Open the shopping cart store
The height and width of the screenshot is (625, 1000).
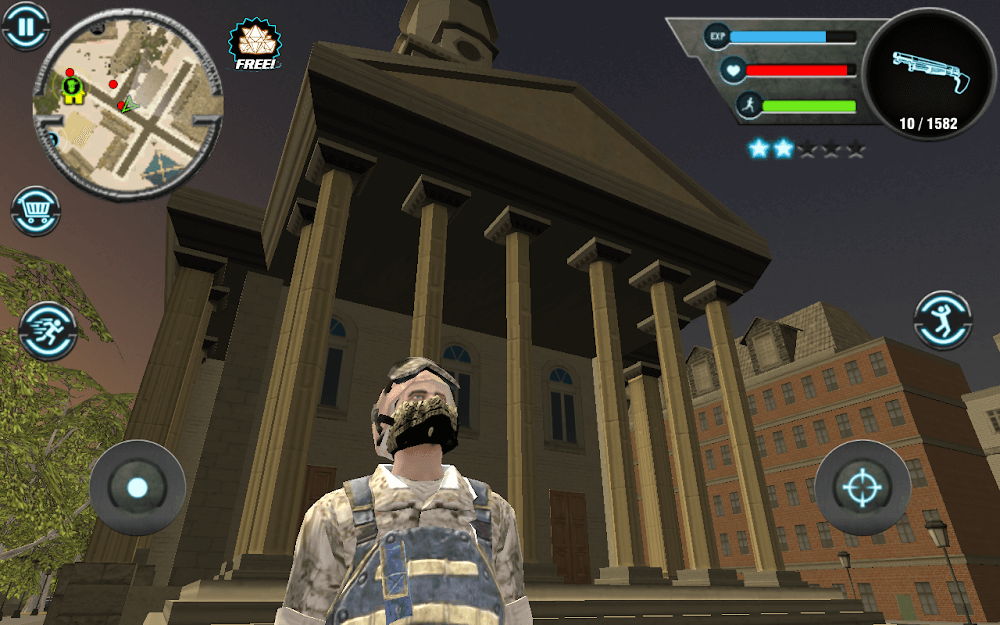click(36, 211)
